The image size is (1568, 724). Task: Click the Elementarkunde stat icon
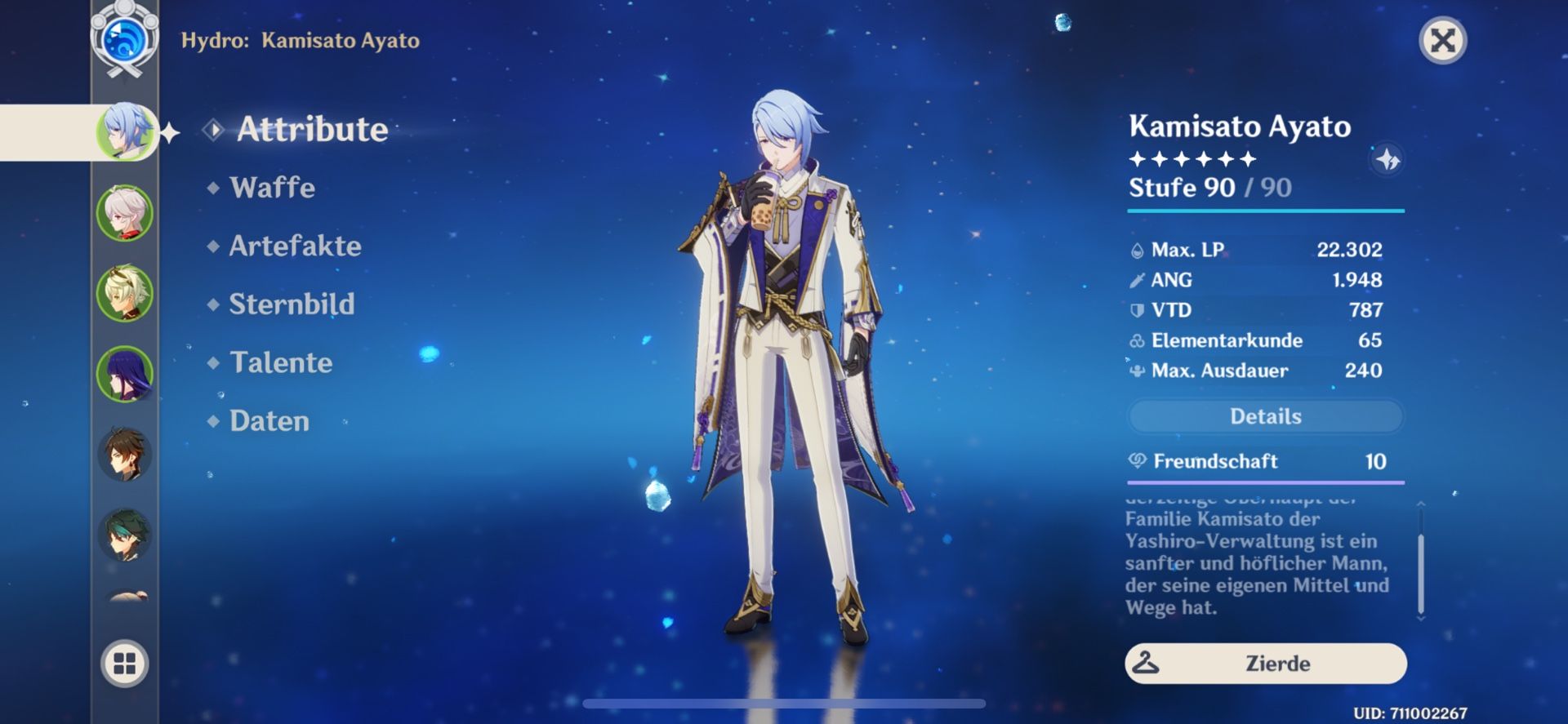(x=1137, y=340)
